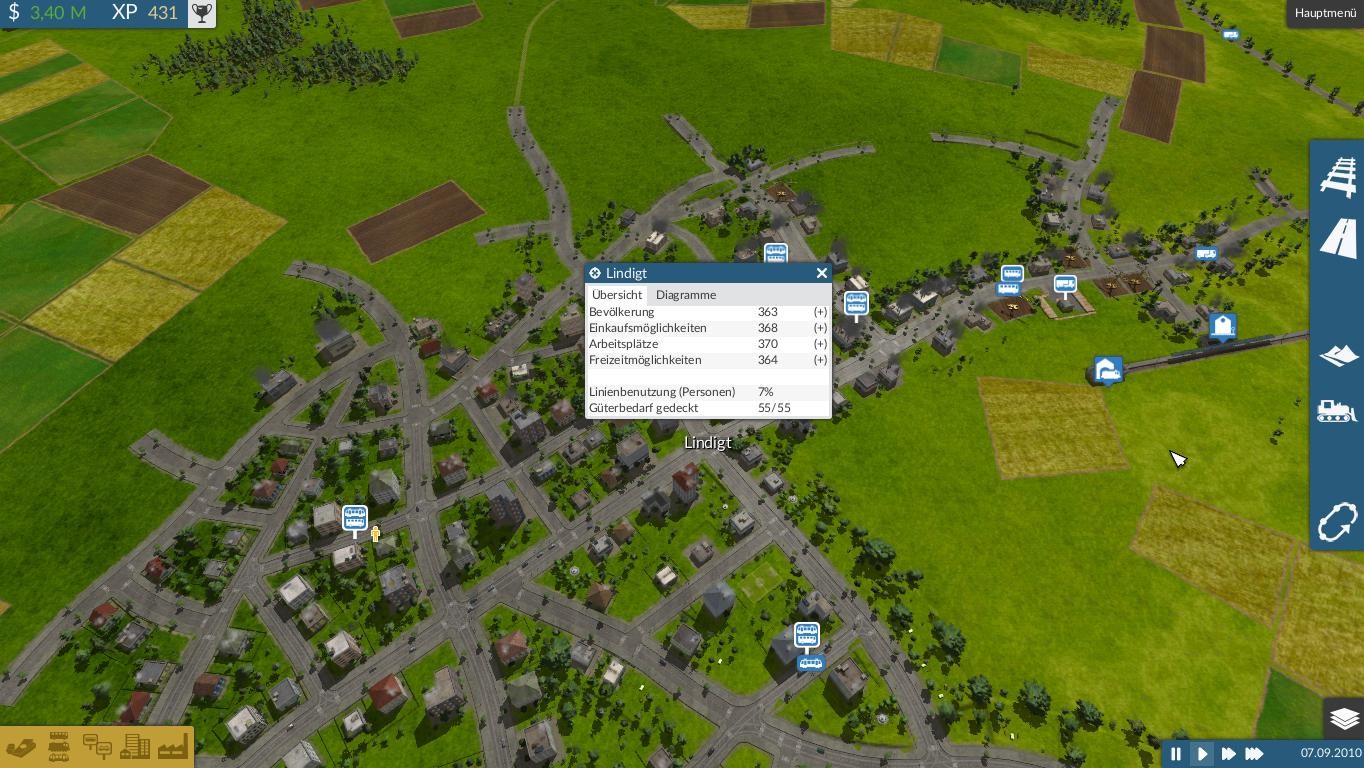Select the Übersicht tab
Image resolution: width=1364 pixels, height=768 pixels.
(617, 295)
